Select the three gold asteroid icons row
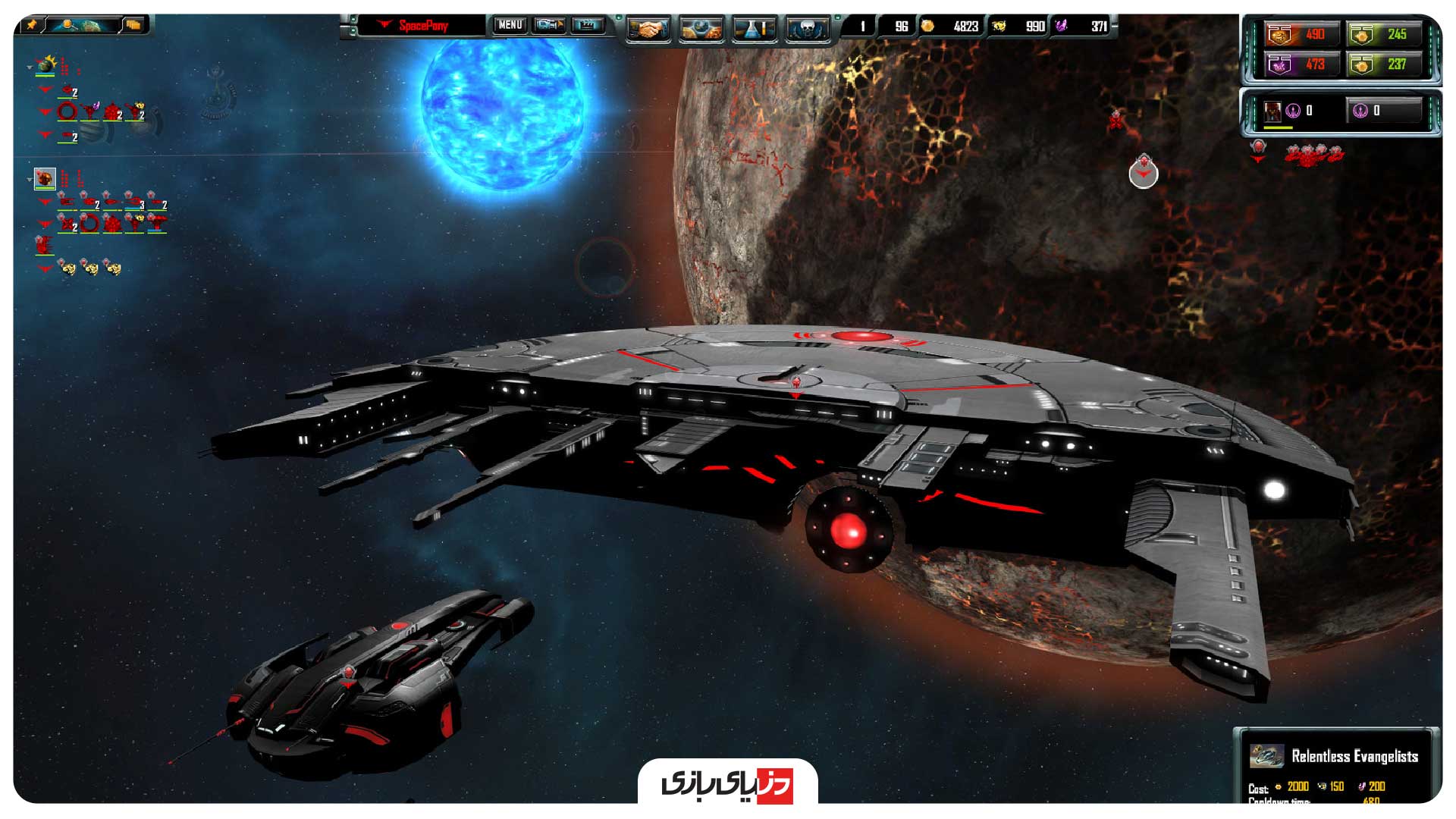1456x819 pixels. pos(89,268)
